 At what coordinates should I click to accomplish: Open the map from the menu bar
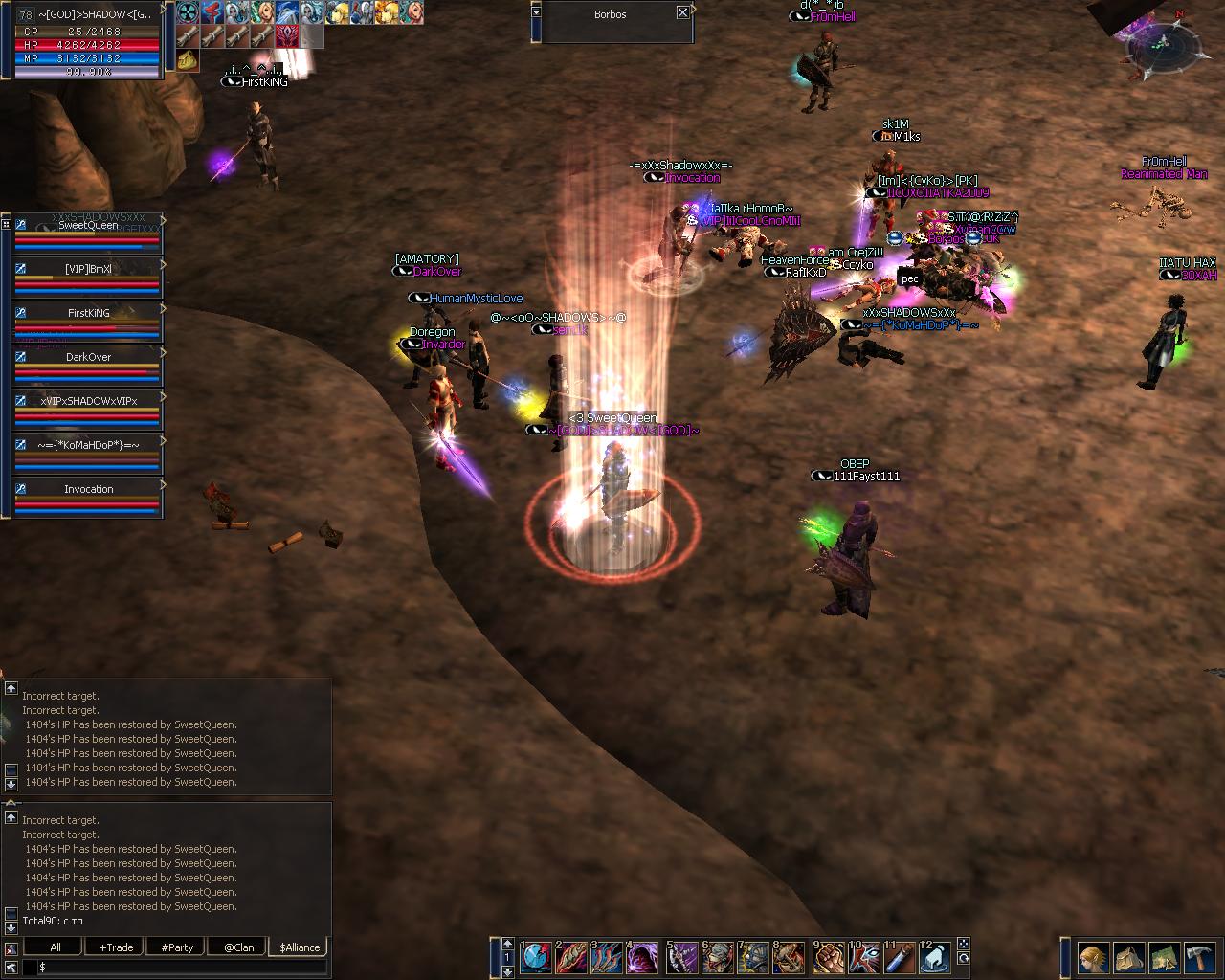(1165, 957)
